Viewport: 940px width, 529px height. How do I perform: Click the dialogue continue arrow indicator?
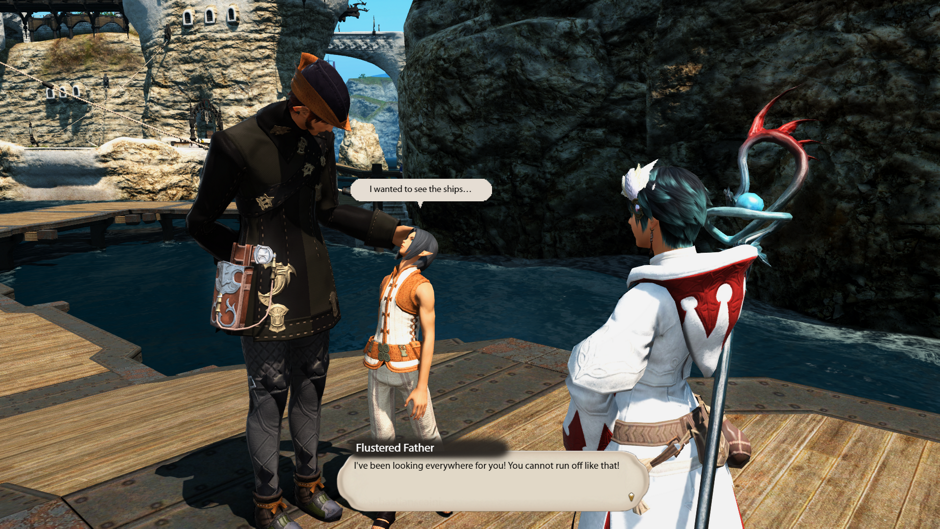(x=631, y=496)
